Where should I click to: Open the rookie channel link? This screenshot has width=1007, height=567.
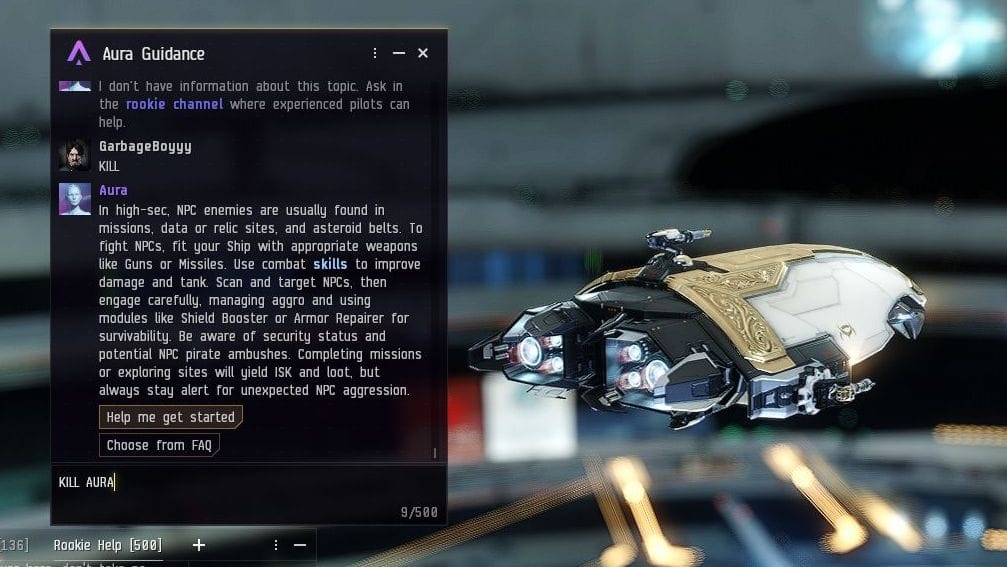[x=175, y=104]
